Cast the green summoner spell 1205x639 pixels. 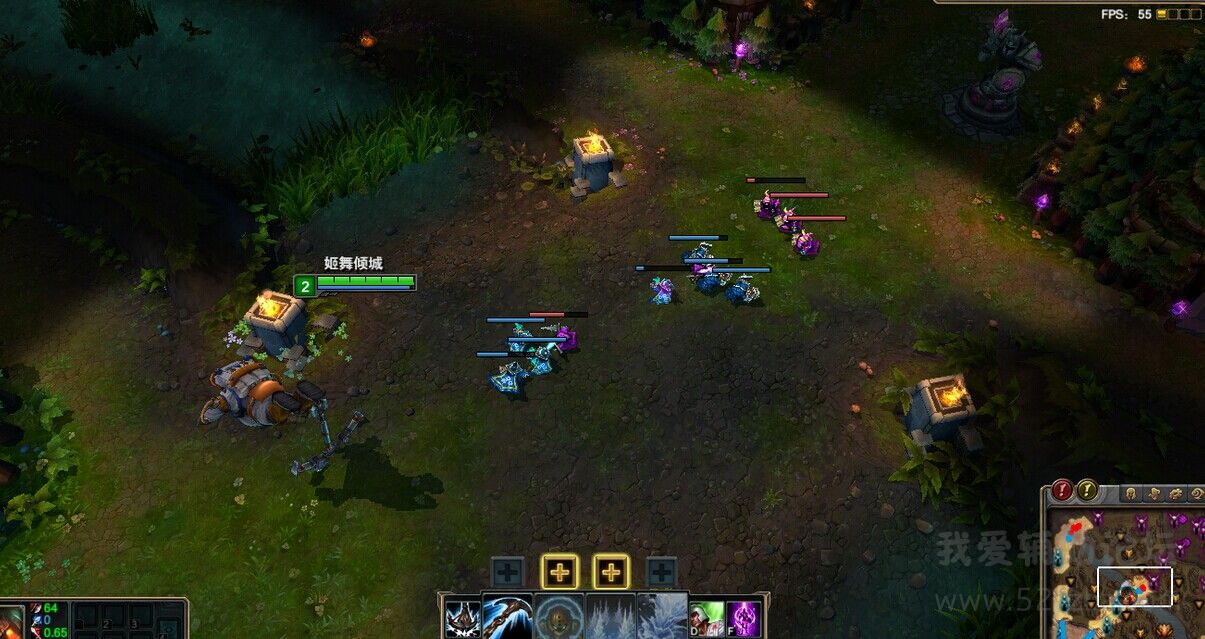705,620
